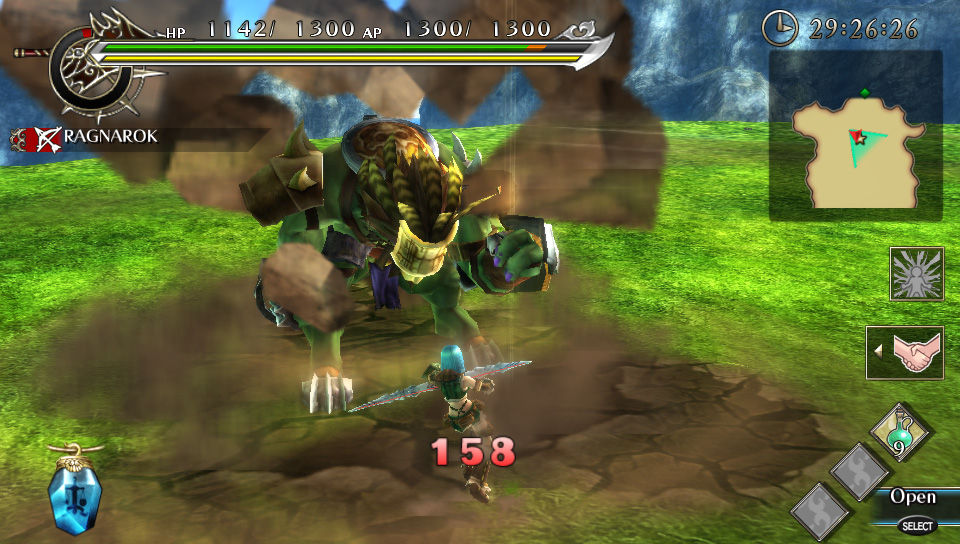Open the area minimap

click(855, 136)
